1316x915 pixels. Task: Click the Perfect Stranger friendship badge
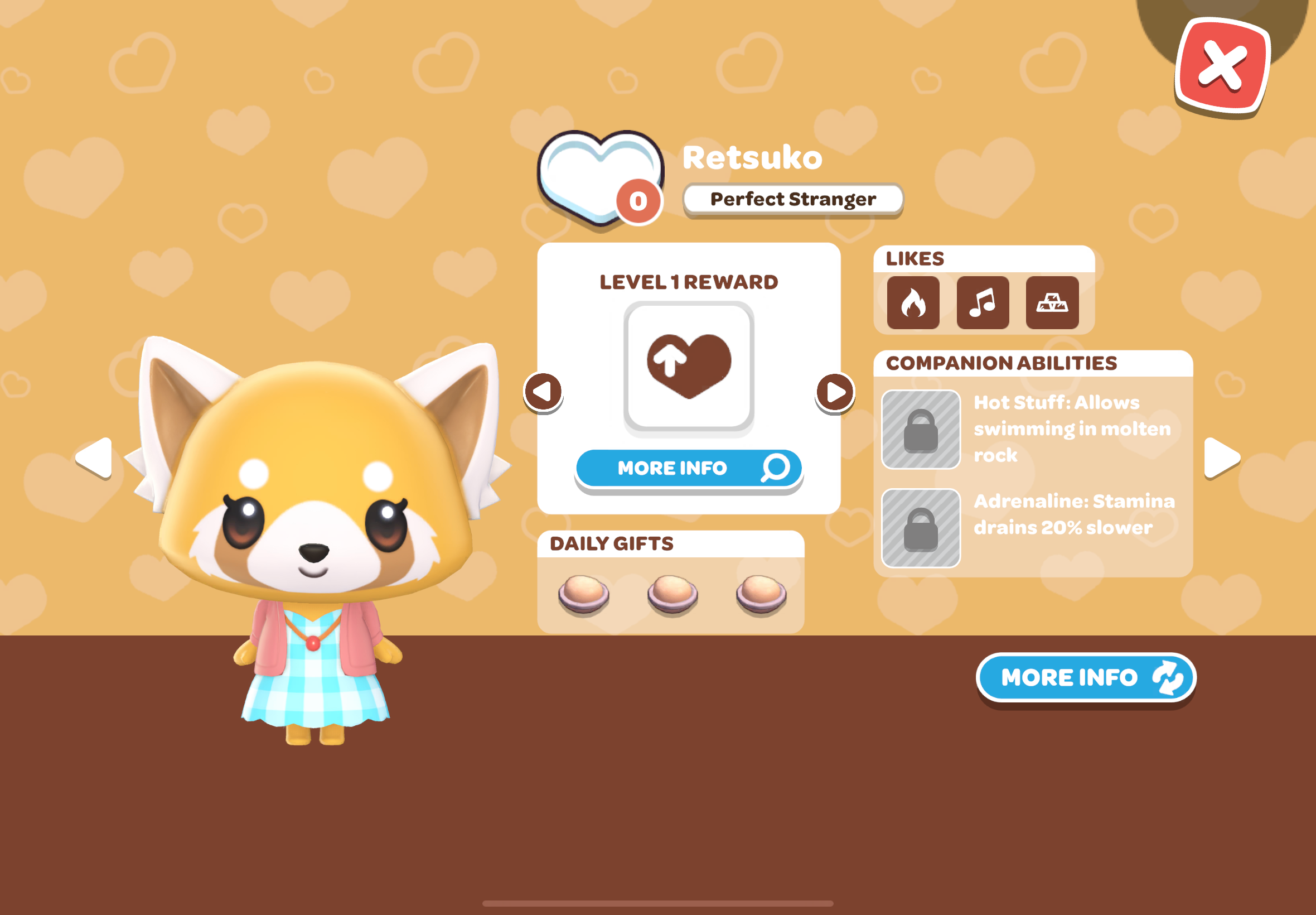coord(793,199)
